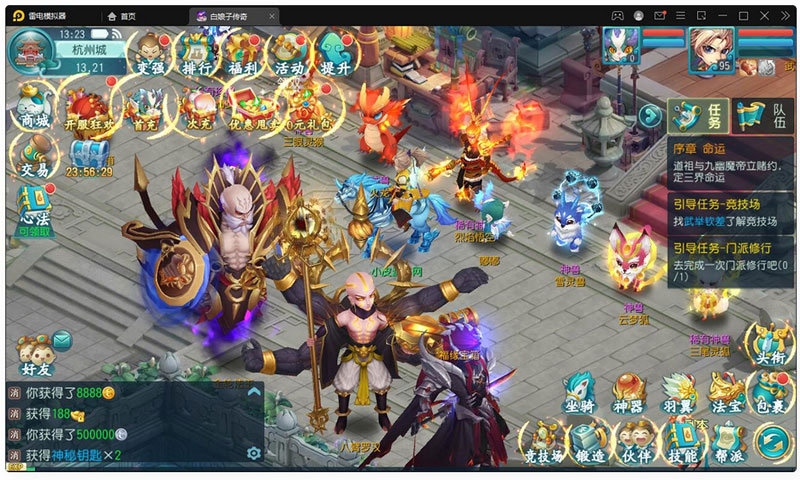Open the 包裹 inventory bag
The image size is (800, 480).
click(771, 393)
